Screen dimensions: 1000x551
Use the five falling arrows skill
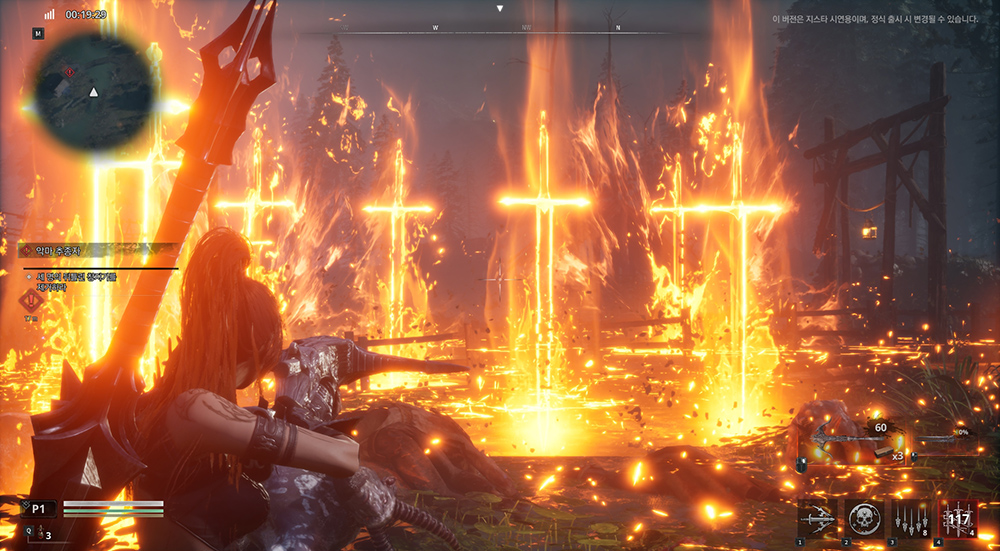coord(909,520)
